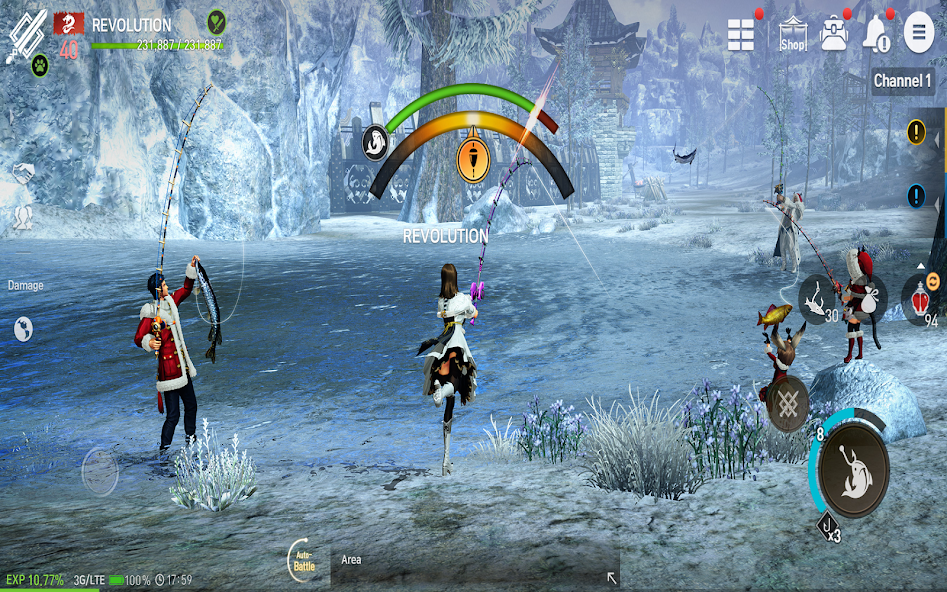Open the handshake social icon
Viewport: 947px width, 592px height.
coord(22,175)
